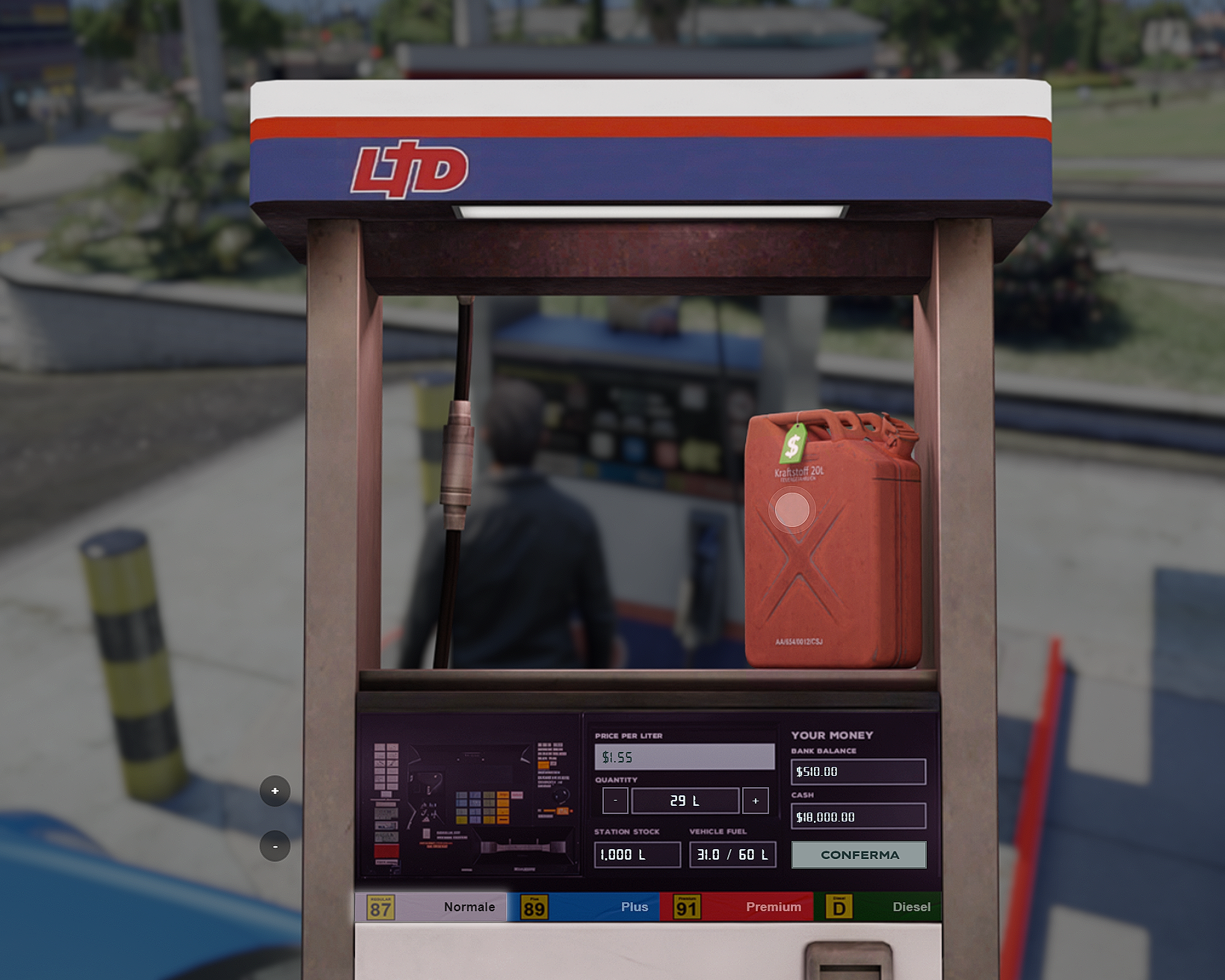This screenshot has height=980, width=1225.
Task: Click the Bank Balance amount field
Action: [x=857, y=771]
